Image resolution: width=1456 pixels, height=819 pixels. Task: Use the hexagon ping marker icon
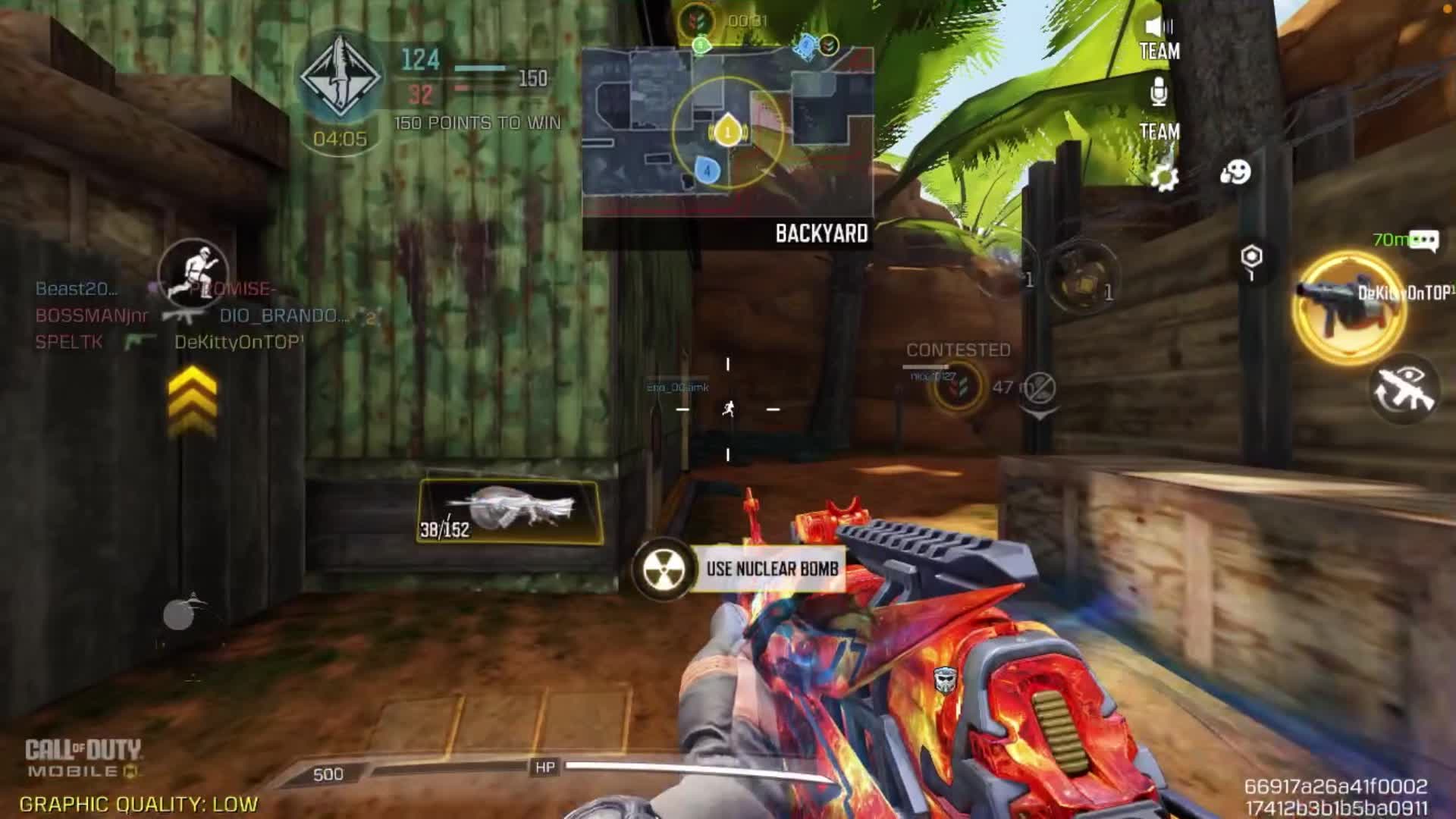1251,258
